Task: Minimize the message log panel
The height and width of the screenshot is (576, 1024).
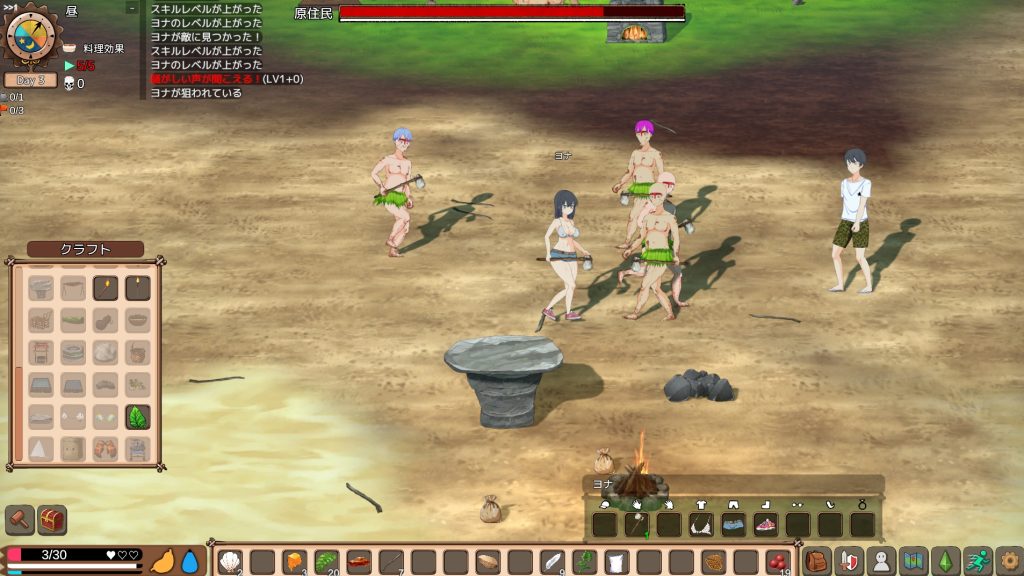Action: coord(132,8)
